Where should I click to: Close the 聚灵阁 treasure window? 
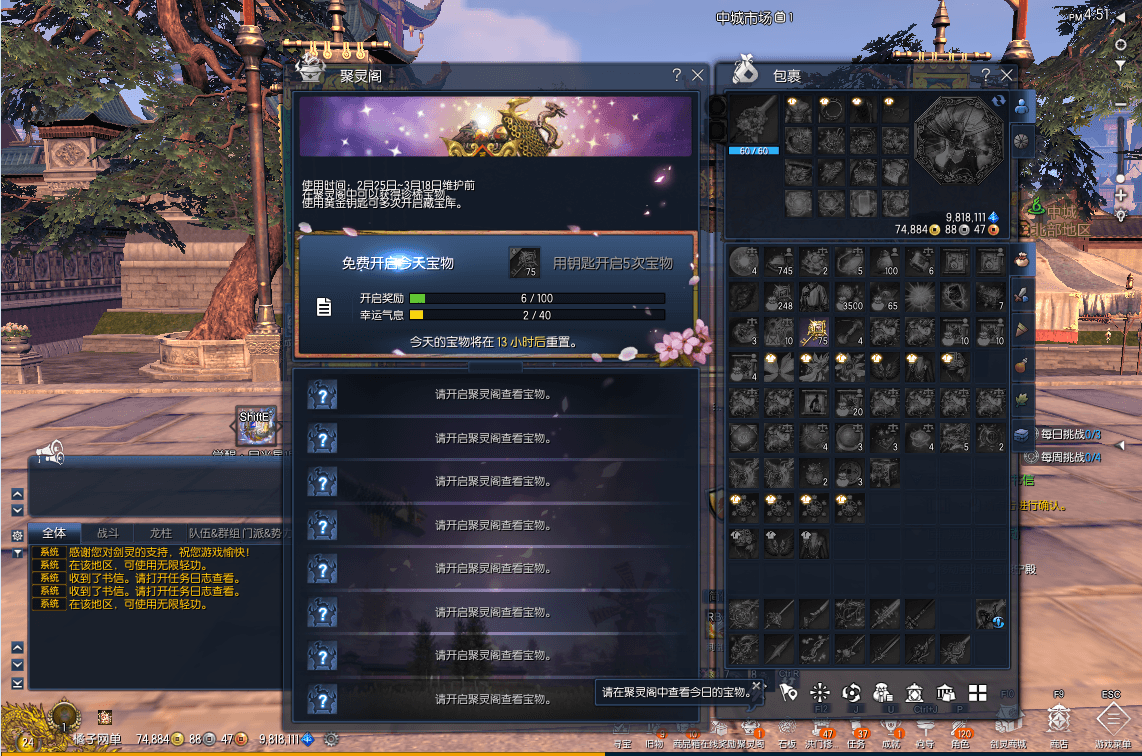(697, 76)
